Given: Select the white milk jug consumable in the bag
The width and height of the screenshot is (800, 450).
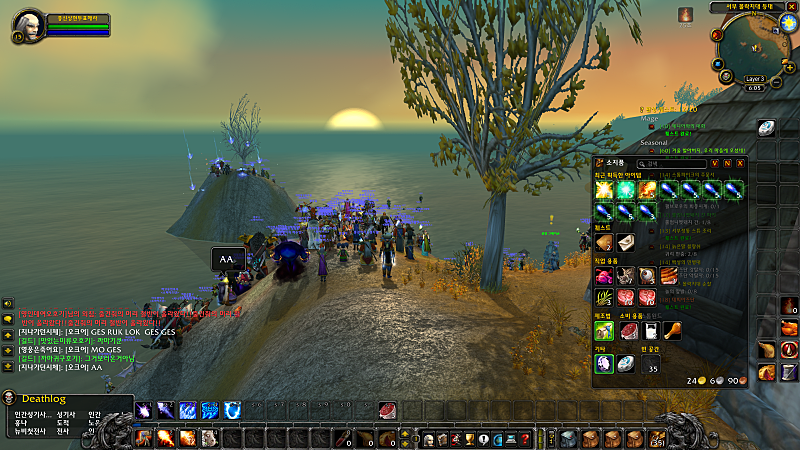Looking at the screenshot, I should [x=649, y=329].
